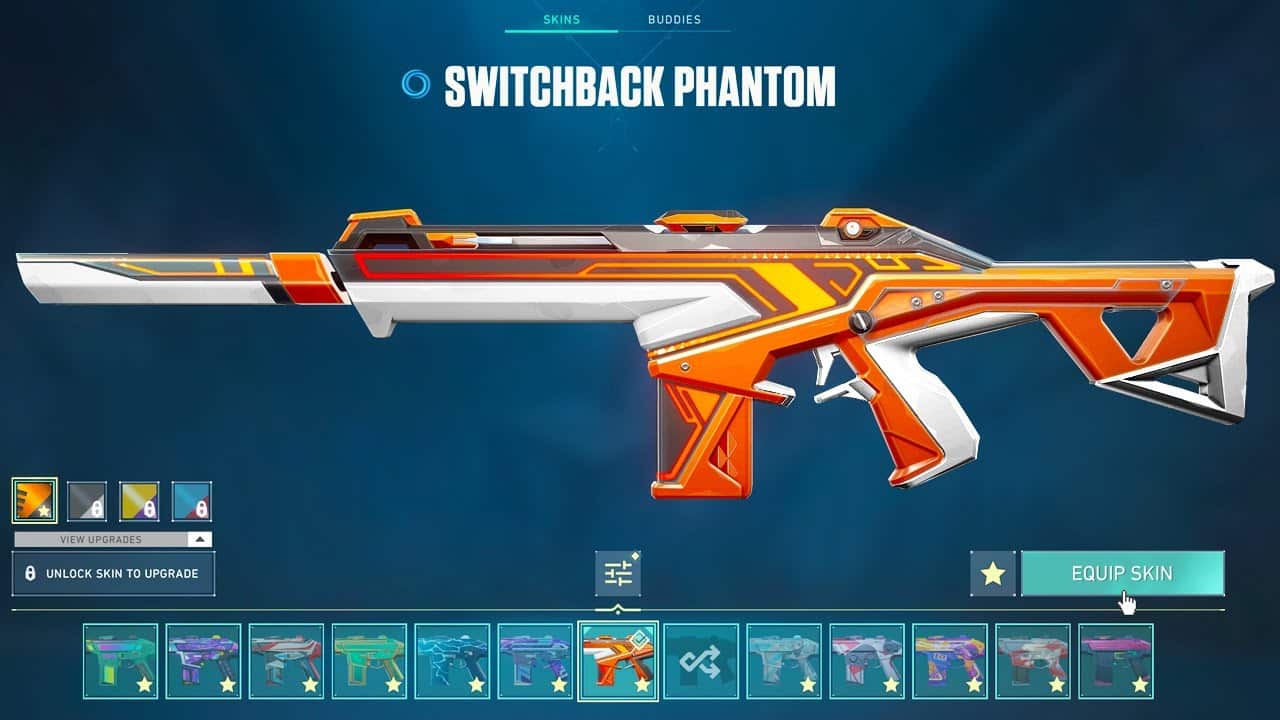Toggle favorite star next to Equip Skin
This screenshot has height=720, width=1280.
click(x=991, y=573)
